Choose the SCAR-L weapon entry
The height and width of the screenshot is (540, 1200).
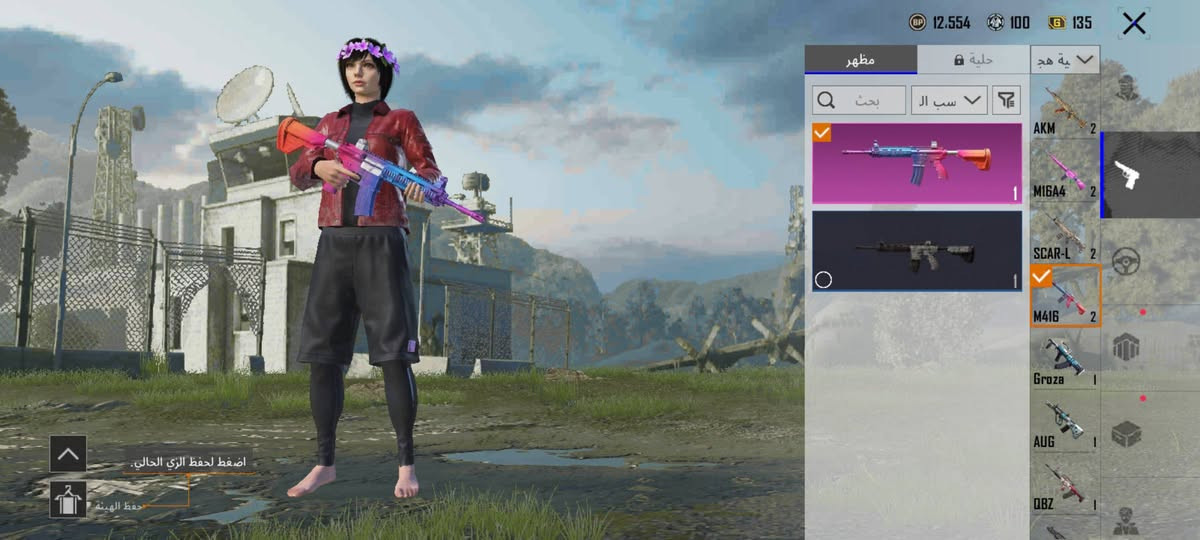(x=1065, y=235)
